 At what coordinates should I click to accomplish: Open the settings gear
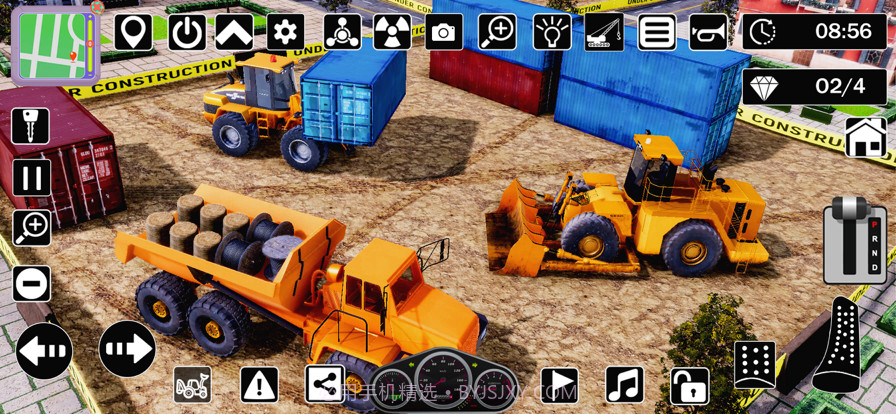pyautogui.click(x=286, y=32)
